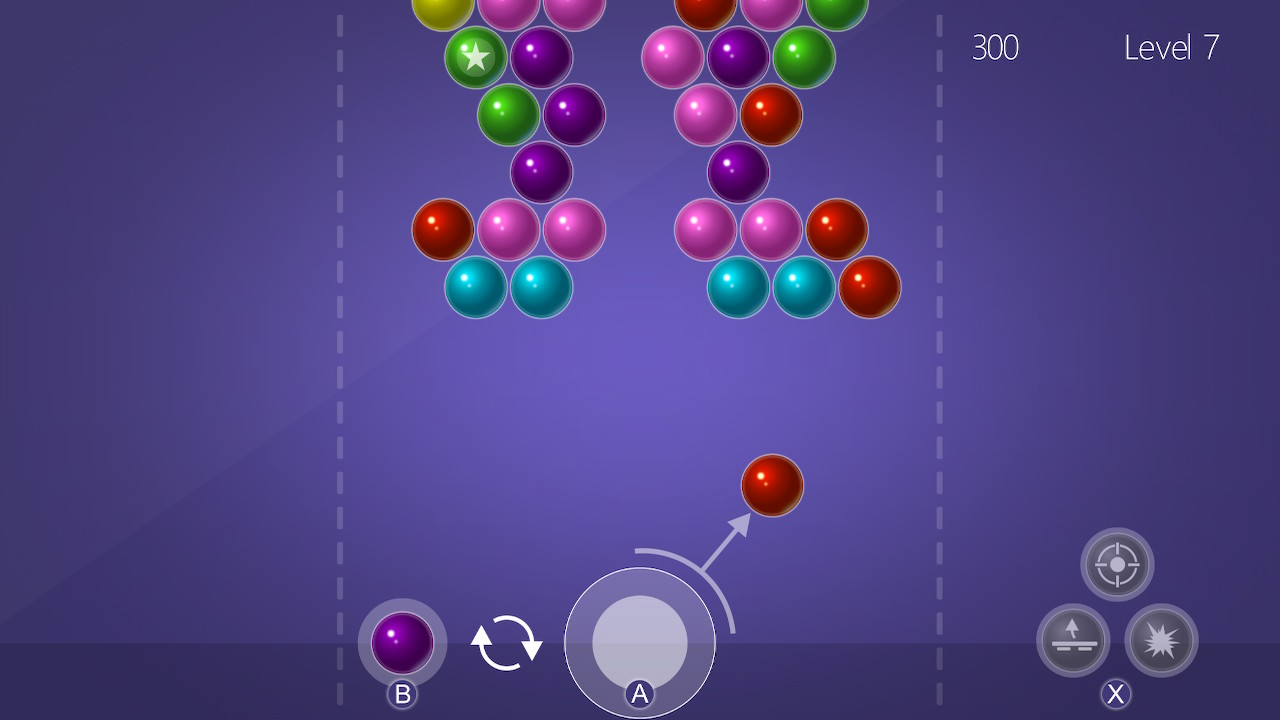Expand the target booster options

[x=1116, y=563]
